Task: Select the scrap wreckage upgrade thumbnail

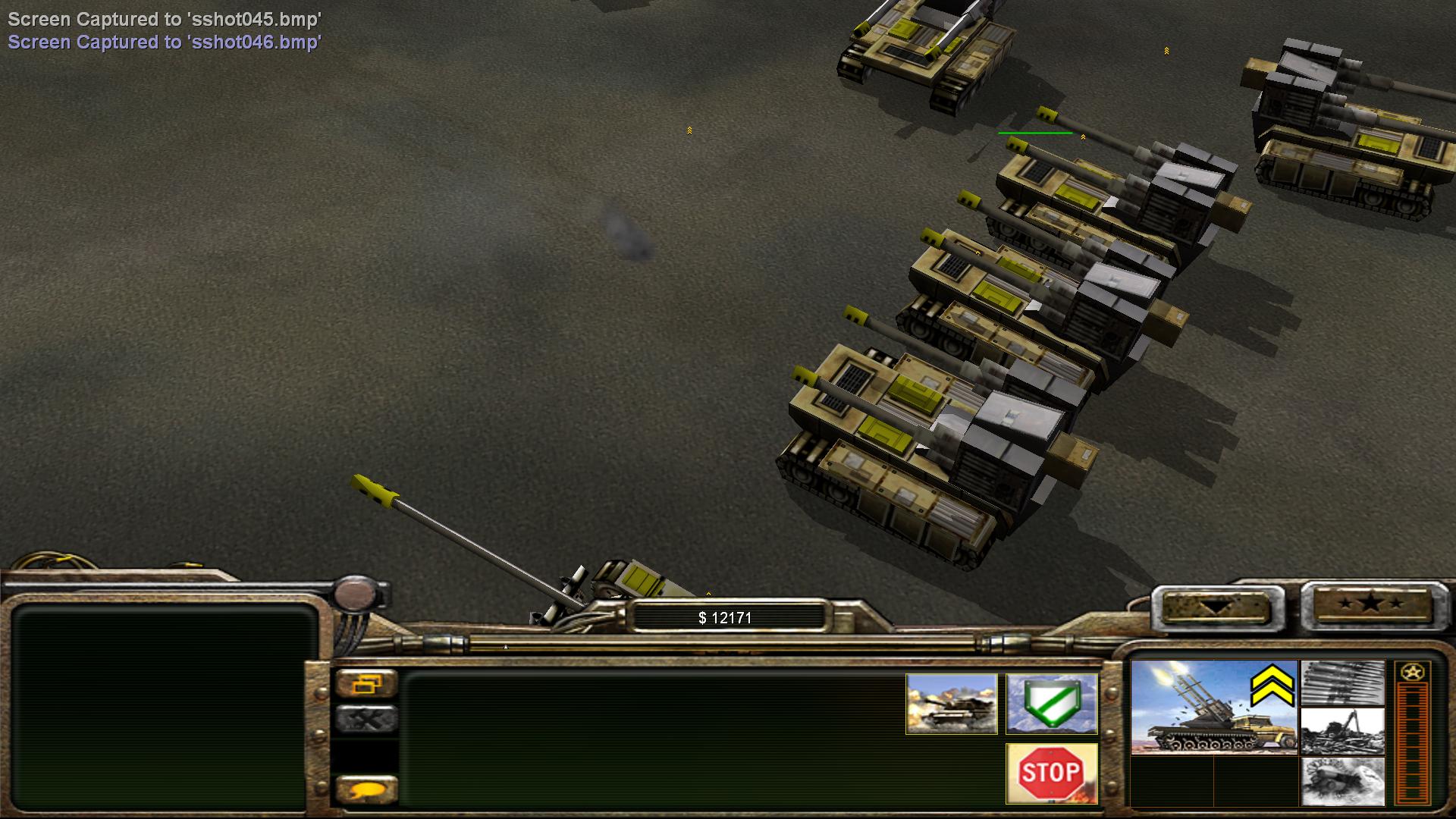Action: pyautogui.click(x=1342, y=732)
